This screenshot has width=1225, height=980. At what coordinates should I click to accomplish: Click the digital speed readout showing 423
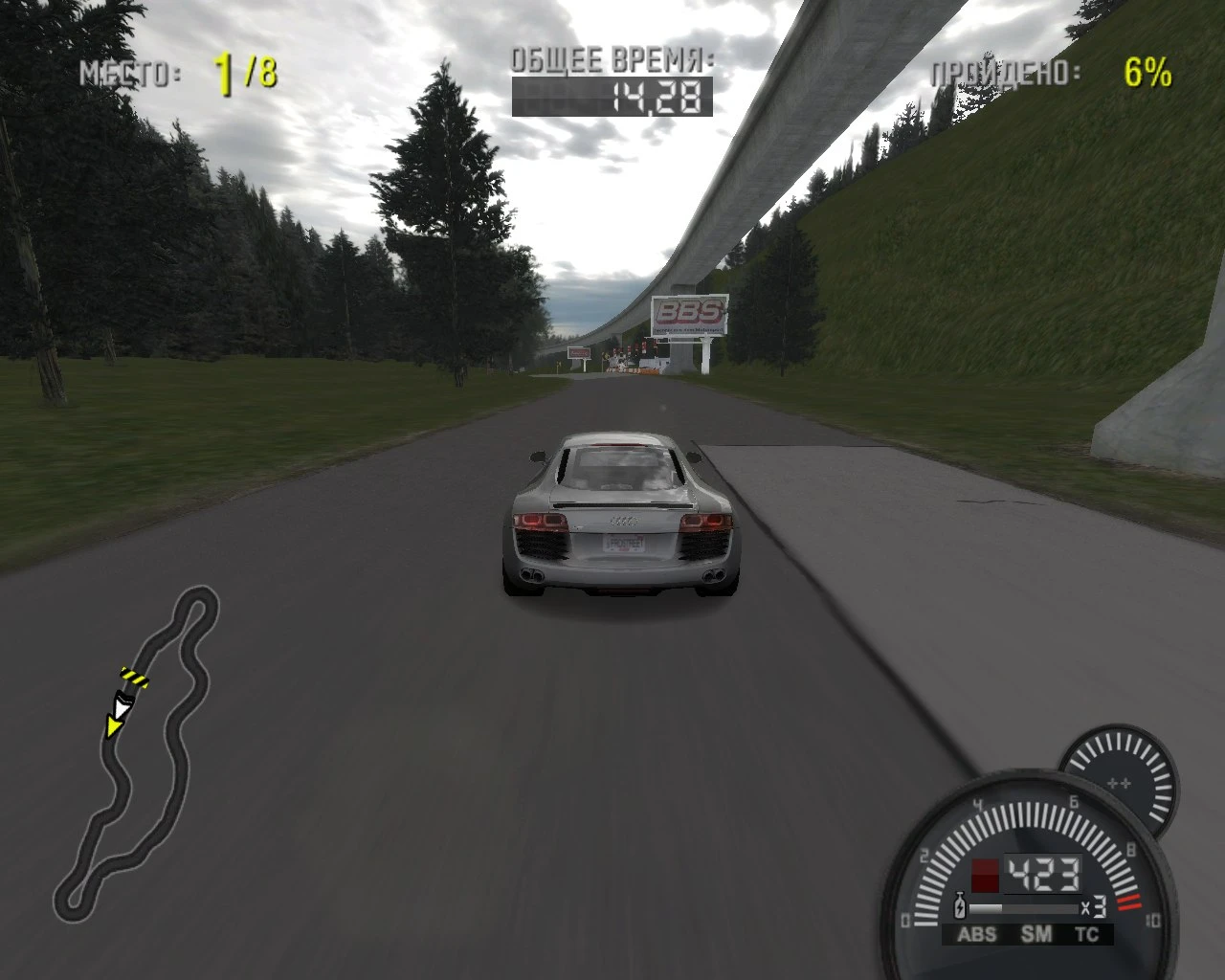[x=1044, y=874]
